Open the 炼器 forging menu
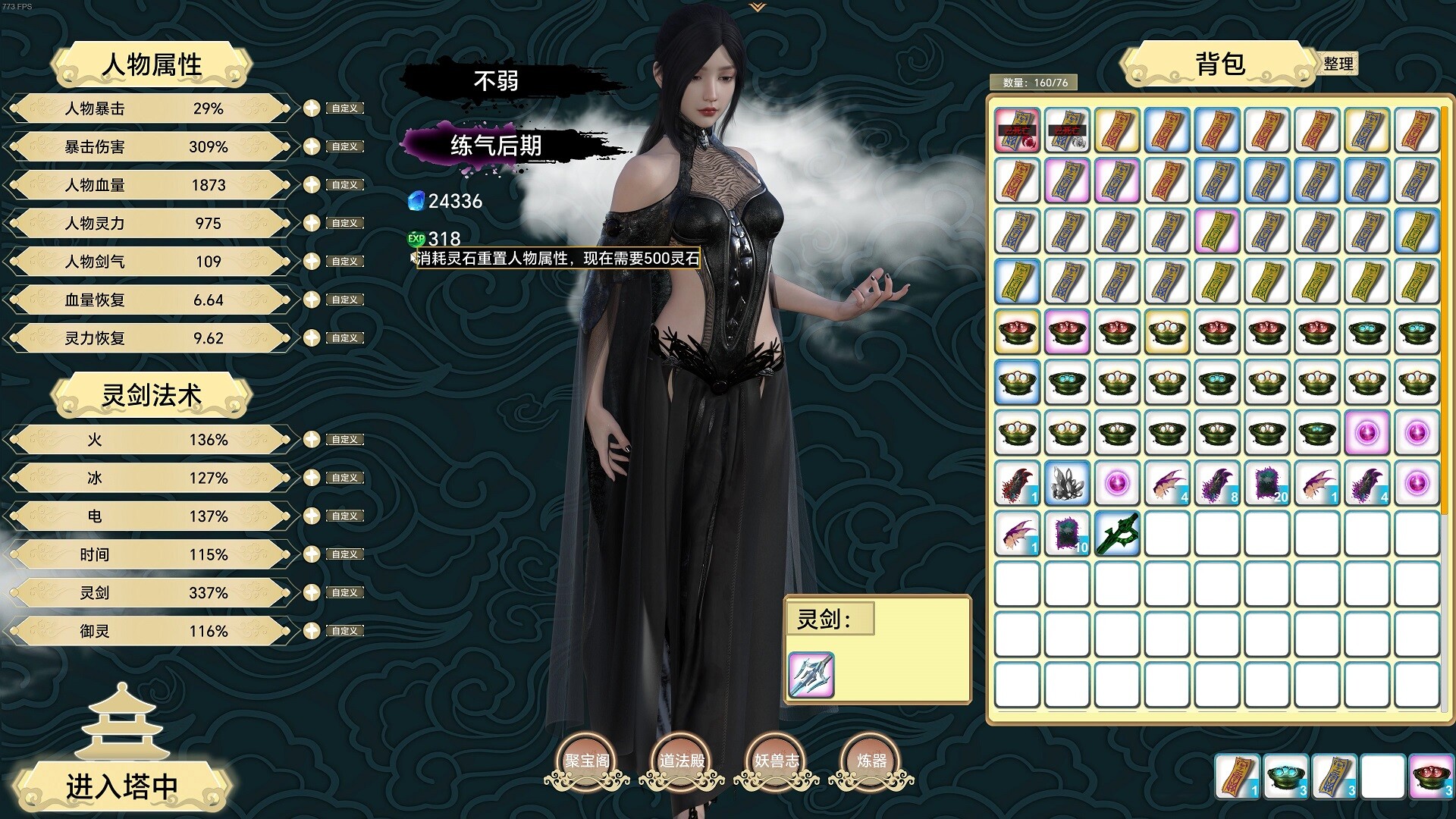The image size is (1456, 819). [x=871, y=761]
